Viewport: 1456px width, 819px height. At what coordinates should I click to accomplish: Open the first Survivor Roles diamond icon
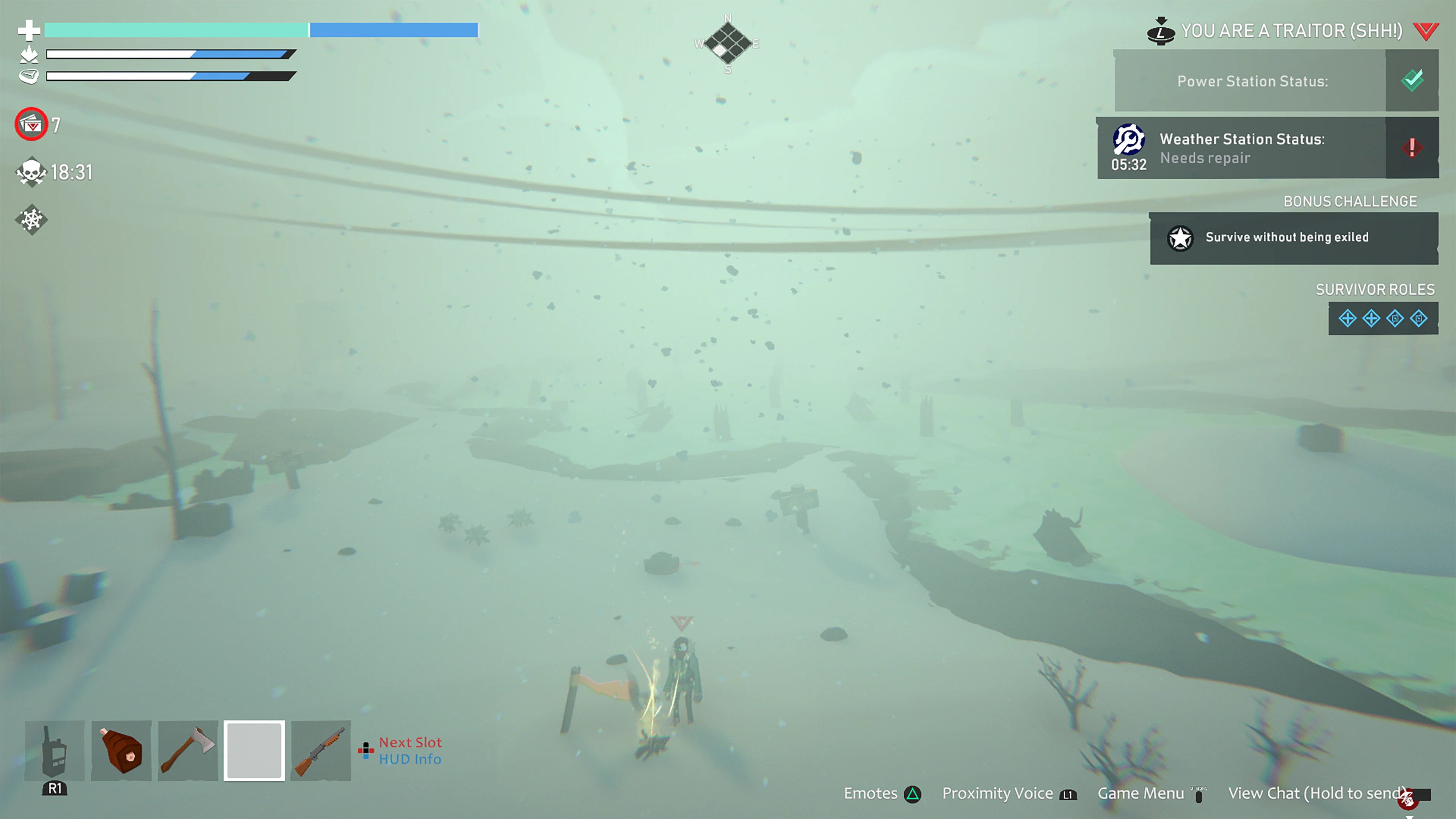point(1348,318)
